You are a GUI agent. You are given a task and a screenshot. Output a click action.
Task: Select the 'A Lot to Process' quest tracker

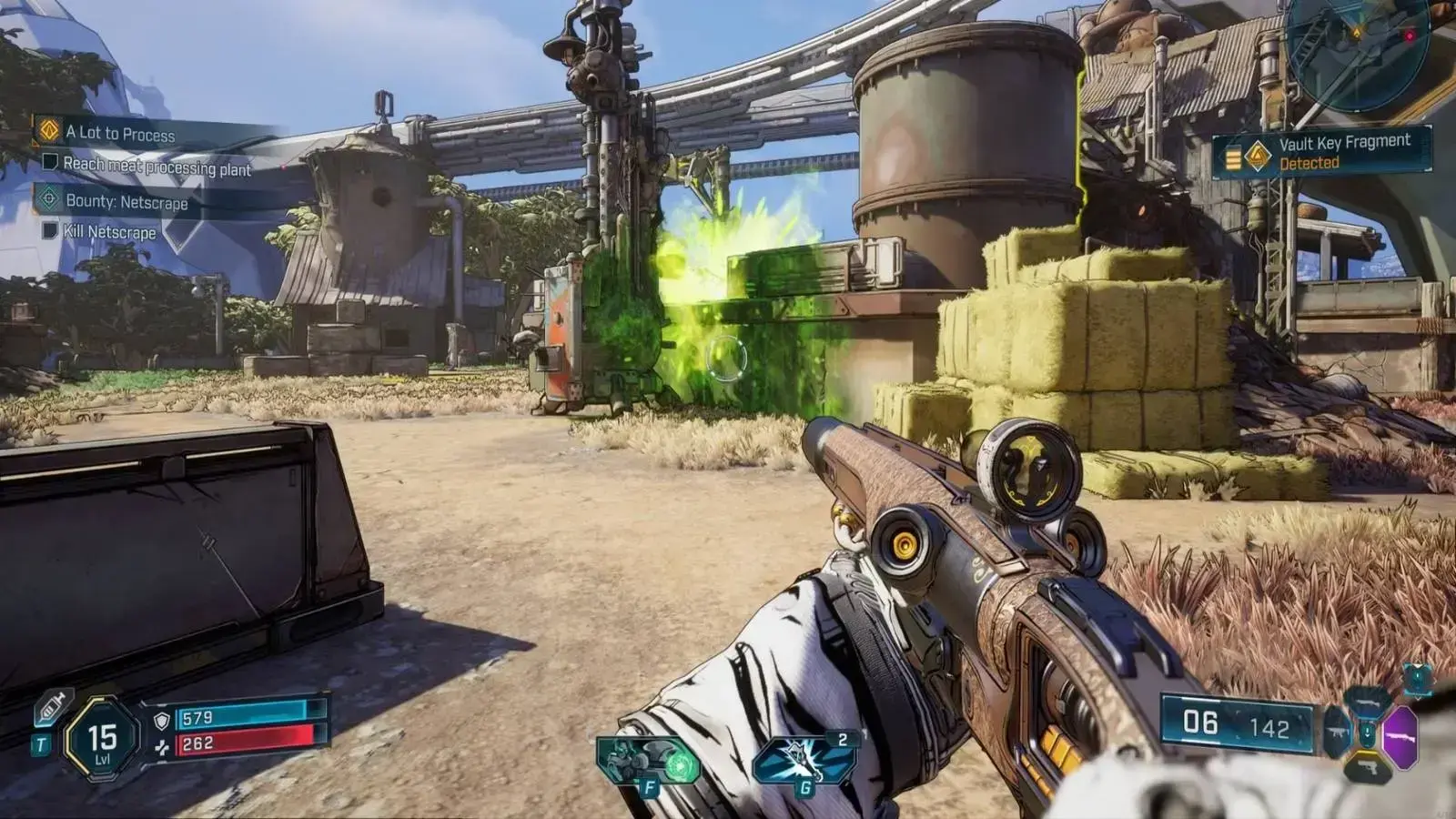coord(120,134)
